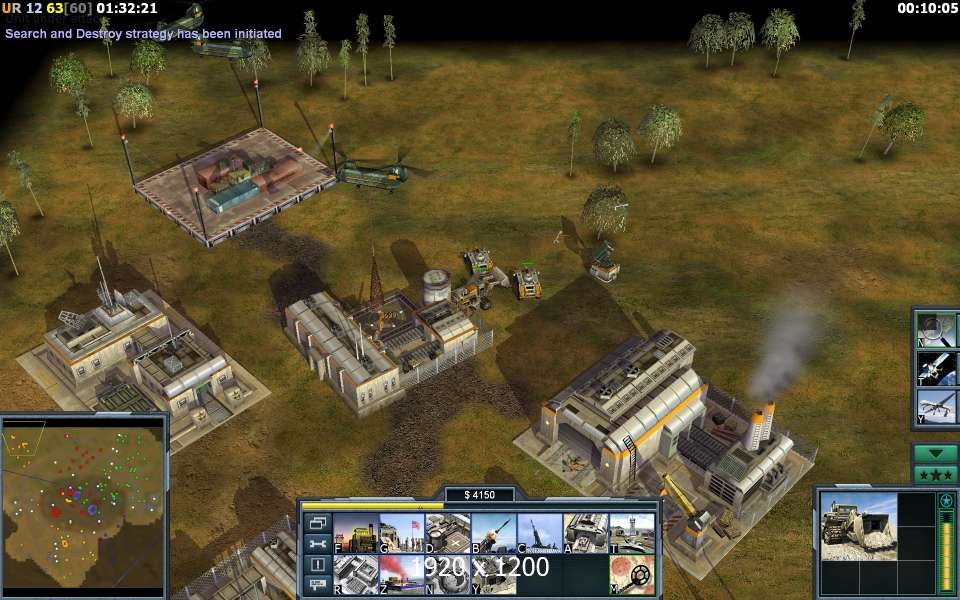This screenshot has height=600, width=960.
Task: Click the overlapping windows button in command bar
Action: pyautogui.click(x=318, y=522)
